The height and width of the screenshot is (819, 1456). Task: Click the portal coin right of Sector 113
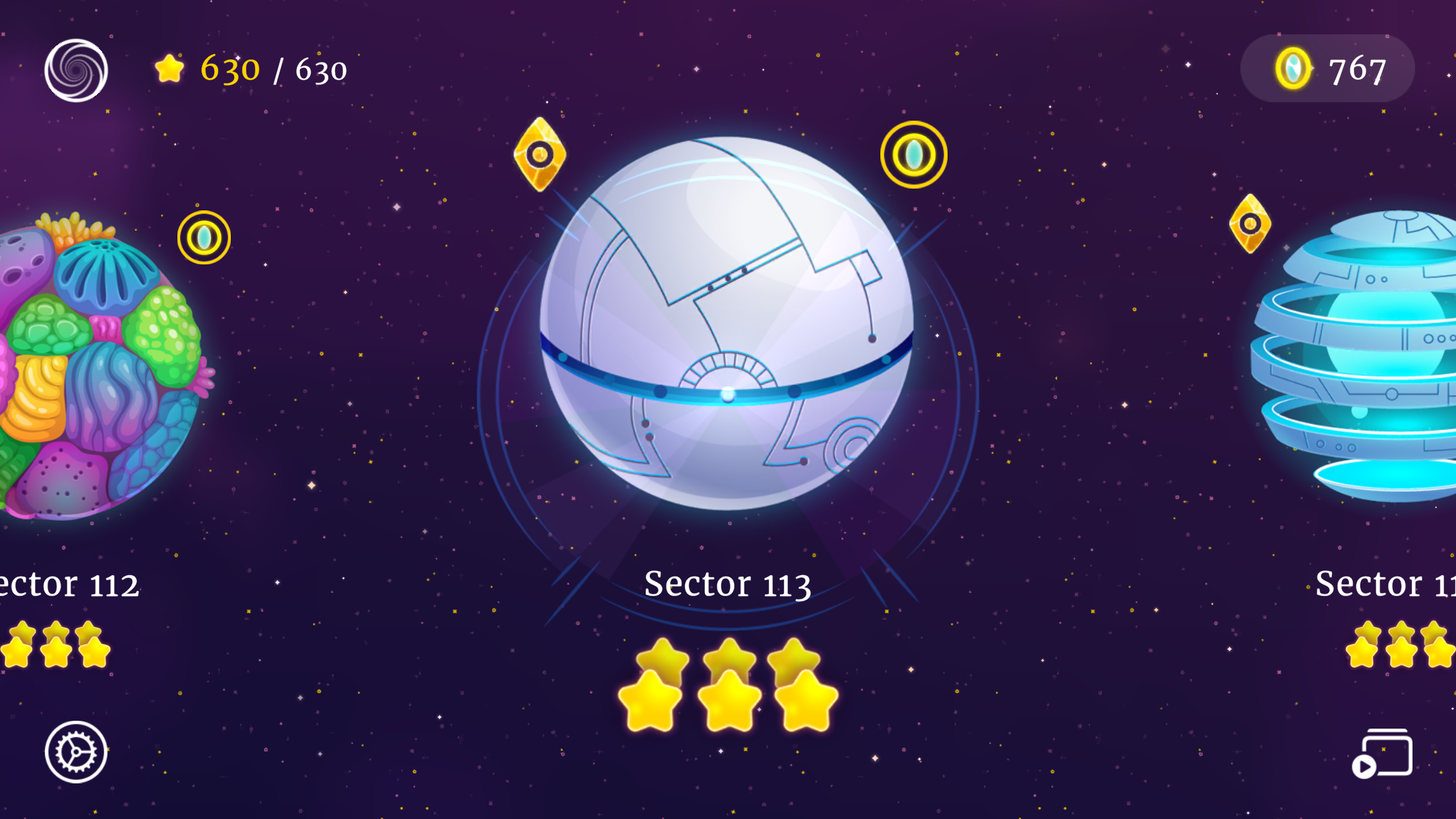(913, 154)
